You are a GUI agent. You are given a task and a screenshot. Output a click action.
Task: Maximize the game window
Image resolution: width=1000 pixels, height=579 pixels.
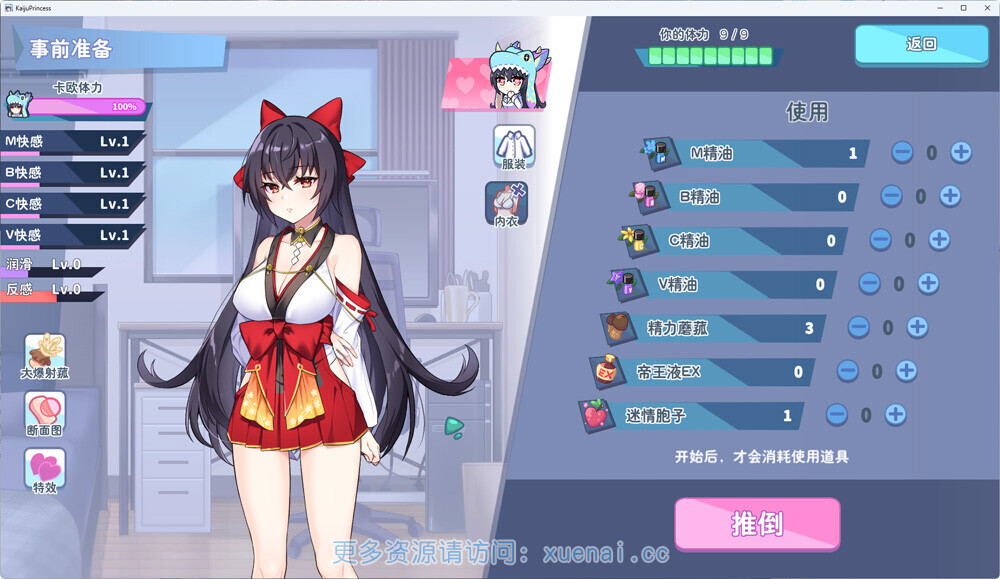coord(963,7)
